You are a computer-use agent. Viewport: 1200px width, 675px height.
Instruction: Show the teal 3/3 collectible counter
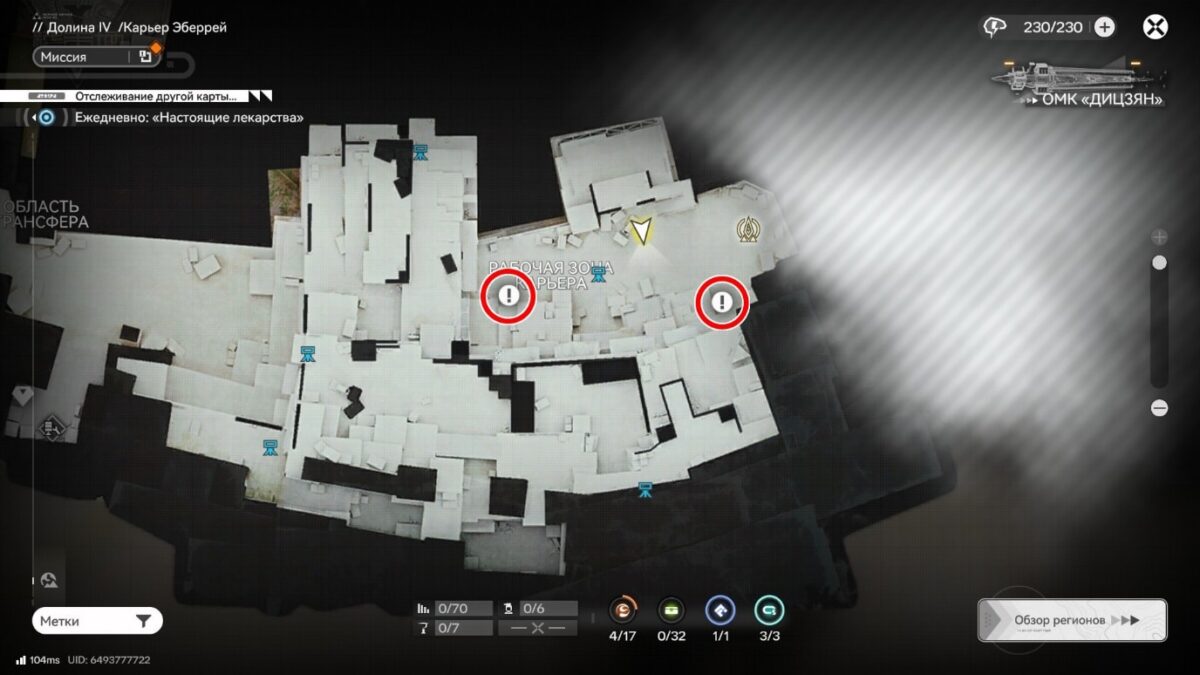click(x=769, y=610)
